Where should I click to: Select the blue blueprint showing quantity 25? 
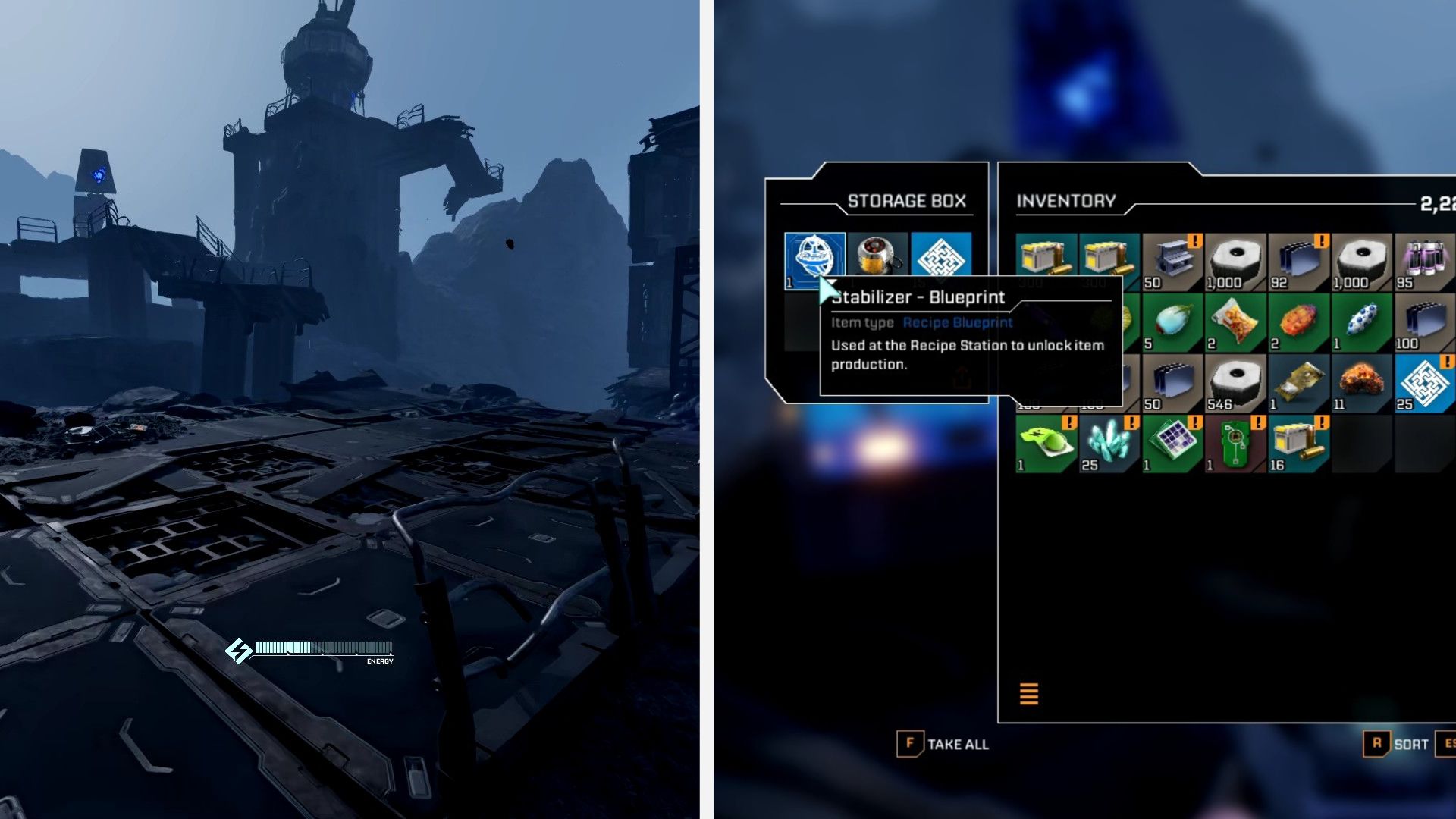coord(1424,383)
